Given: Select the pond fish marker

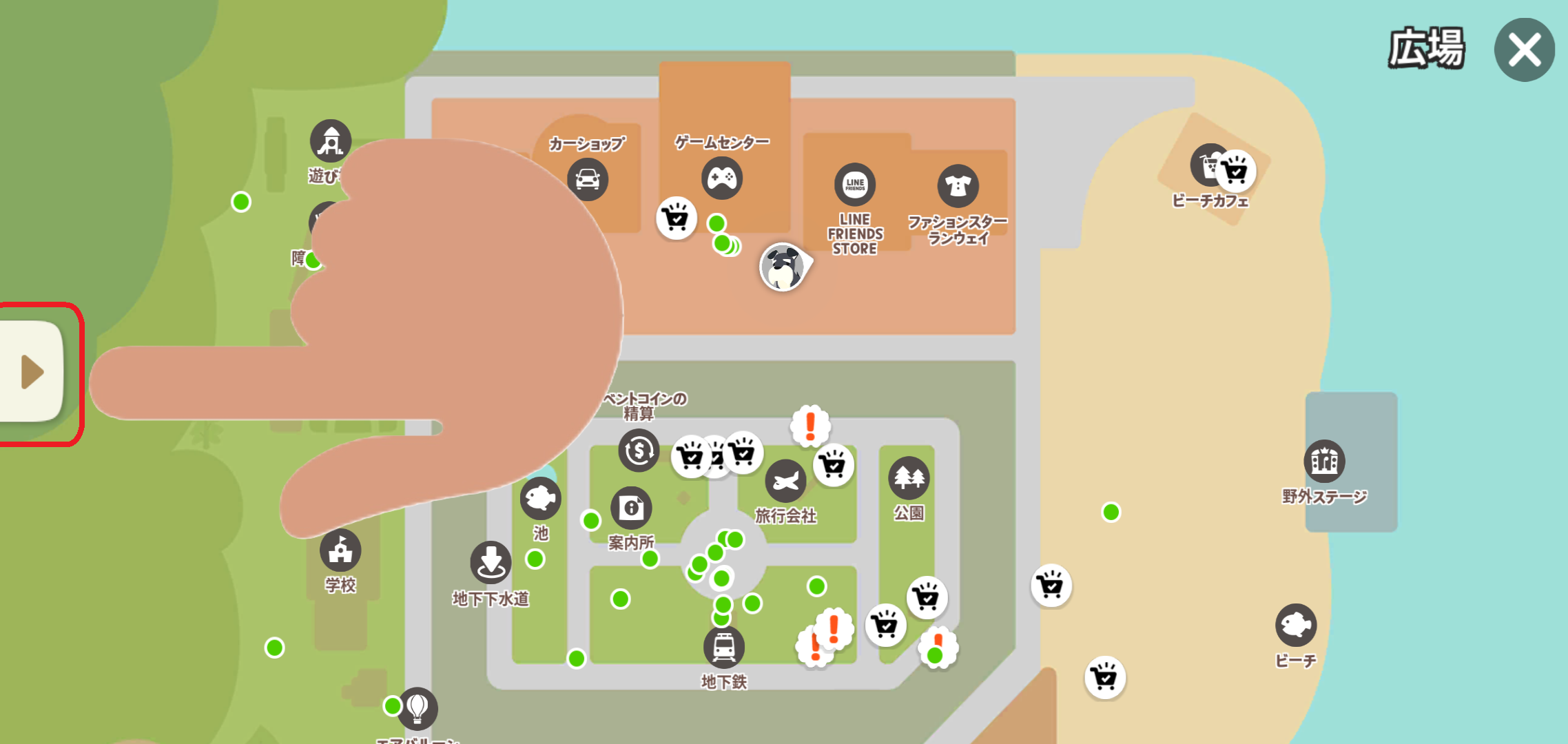Looking at the screenshot, I should (540, 498).
